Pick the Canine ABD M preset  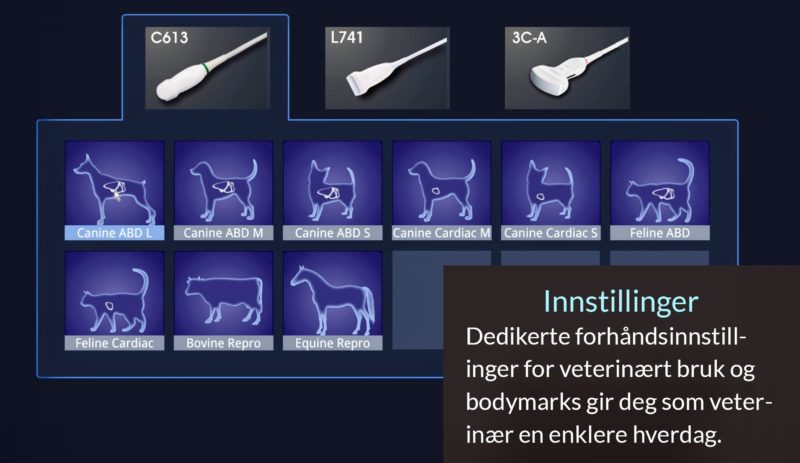223,190
